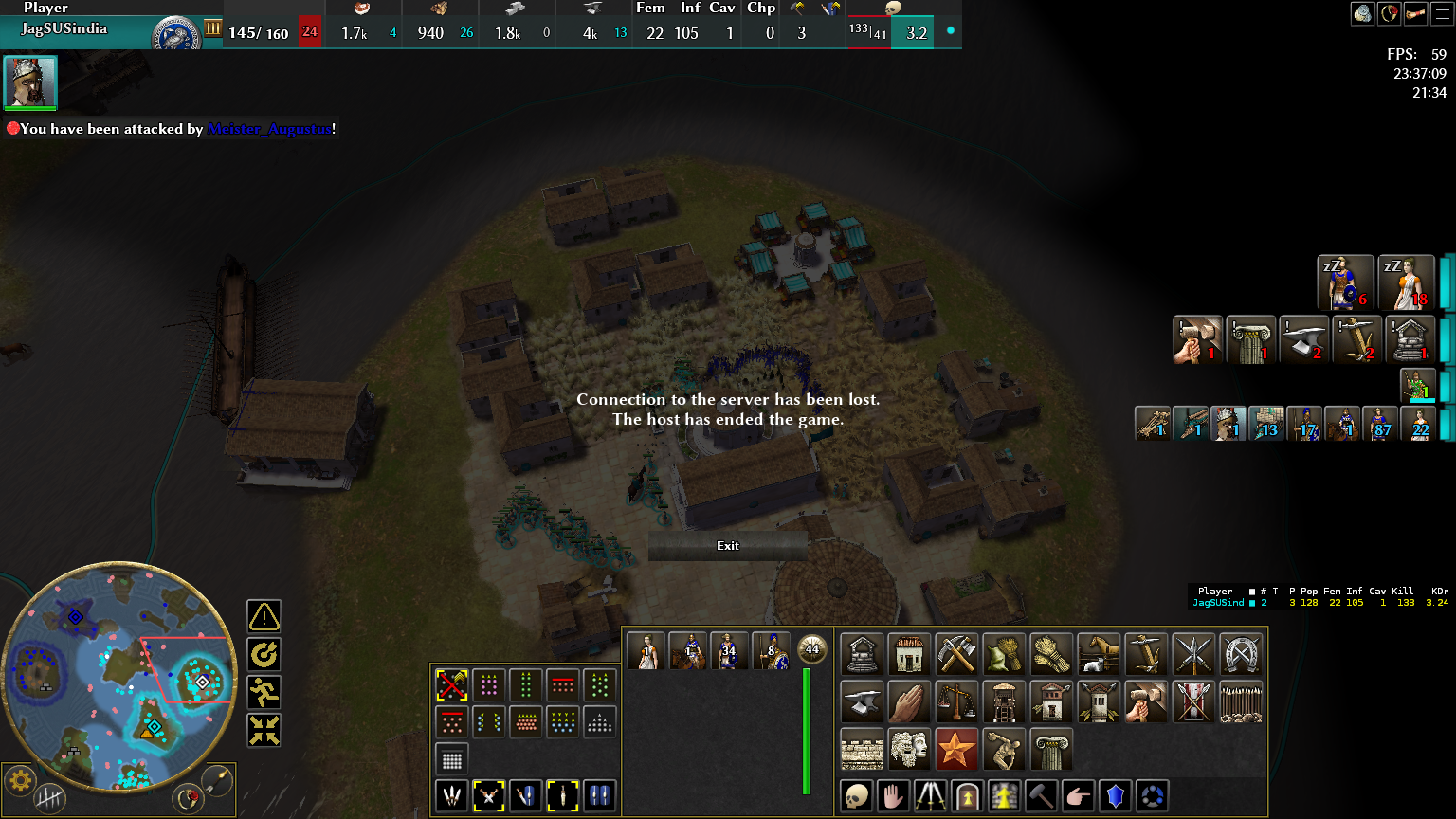
Task: Select the running man button
Action: [x=264, y=692]
